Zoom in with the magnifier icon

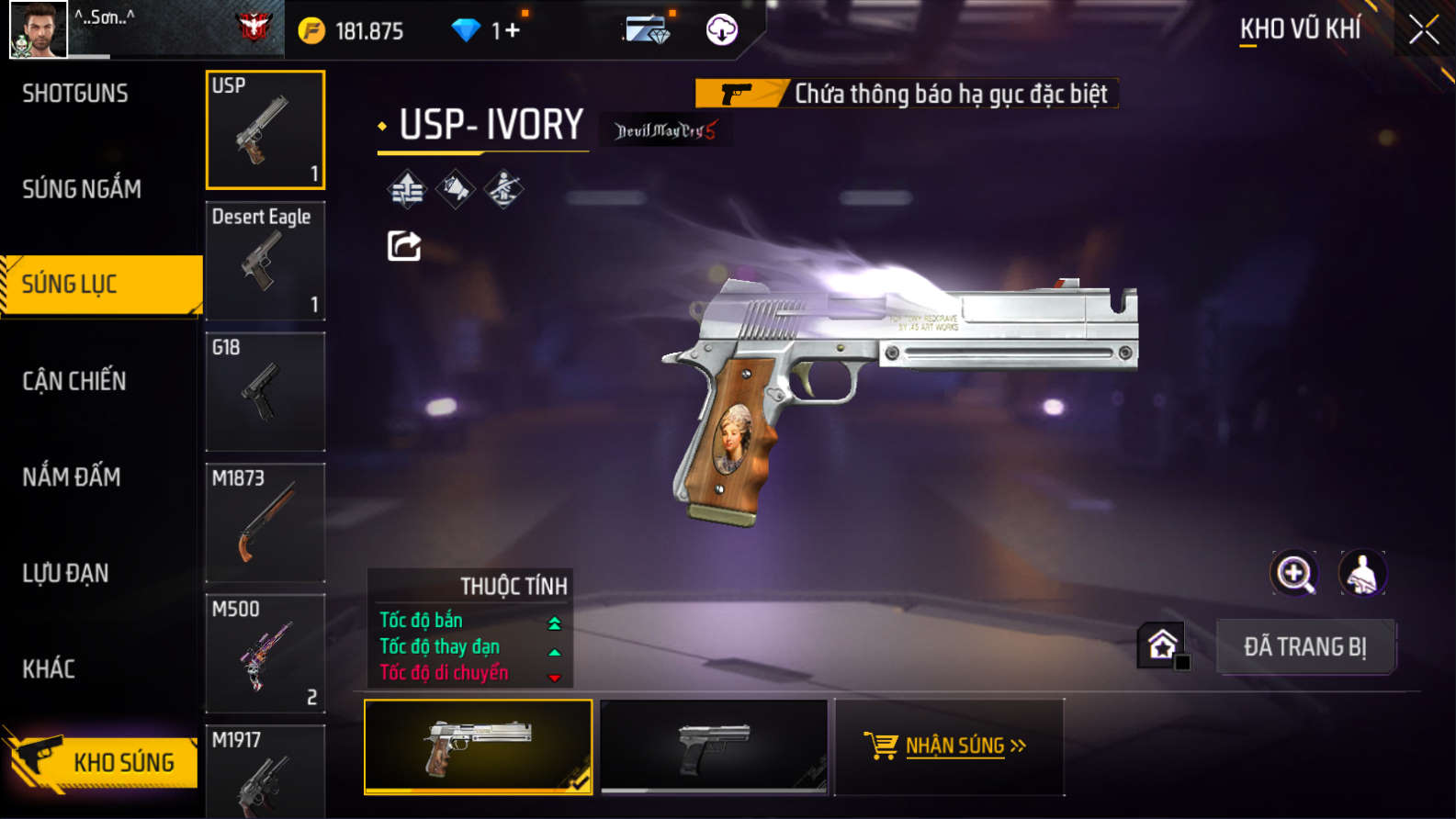[1293, 574]
